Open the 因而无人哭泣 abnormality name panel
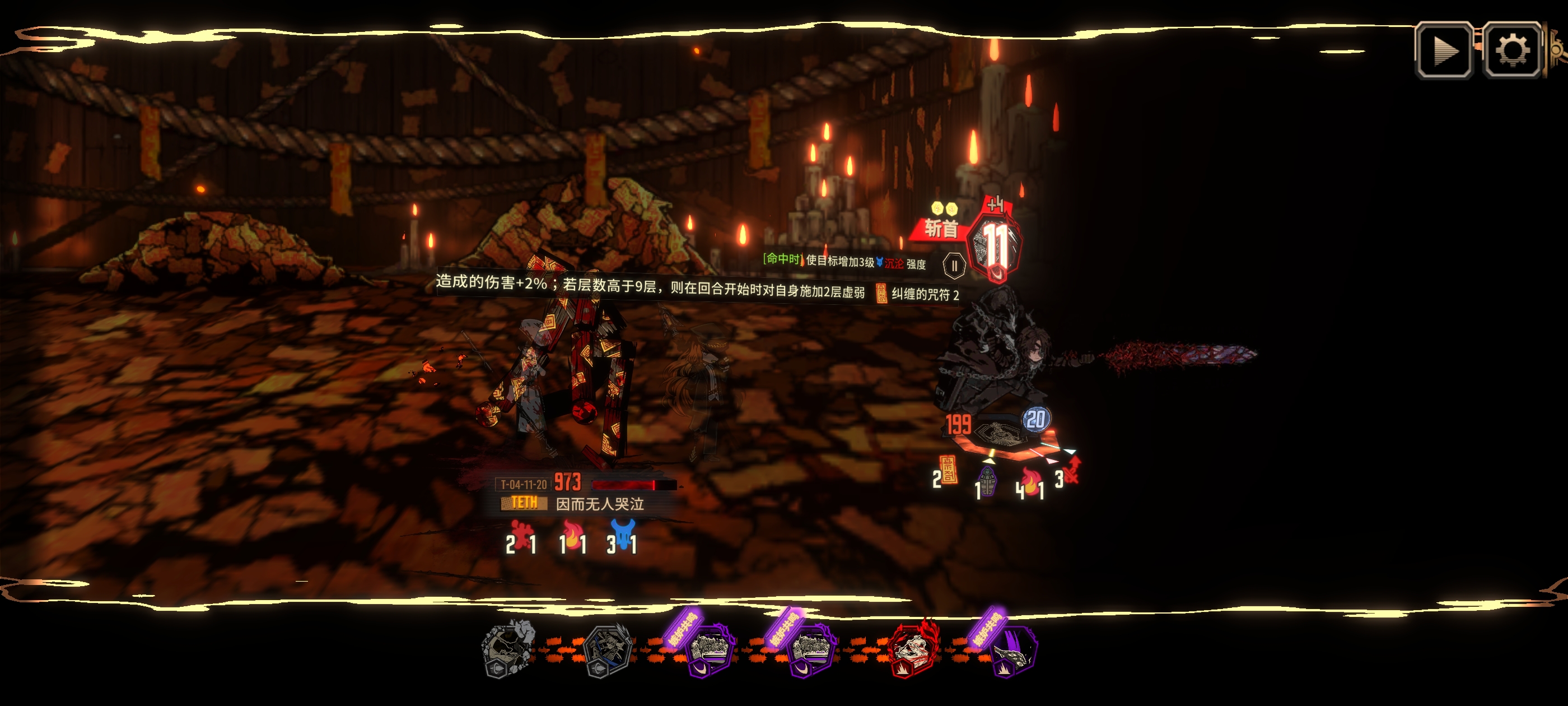The height and width of the screenshot is (706, 1568). [600, 504]
